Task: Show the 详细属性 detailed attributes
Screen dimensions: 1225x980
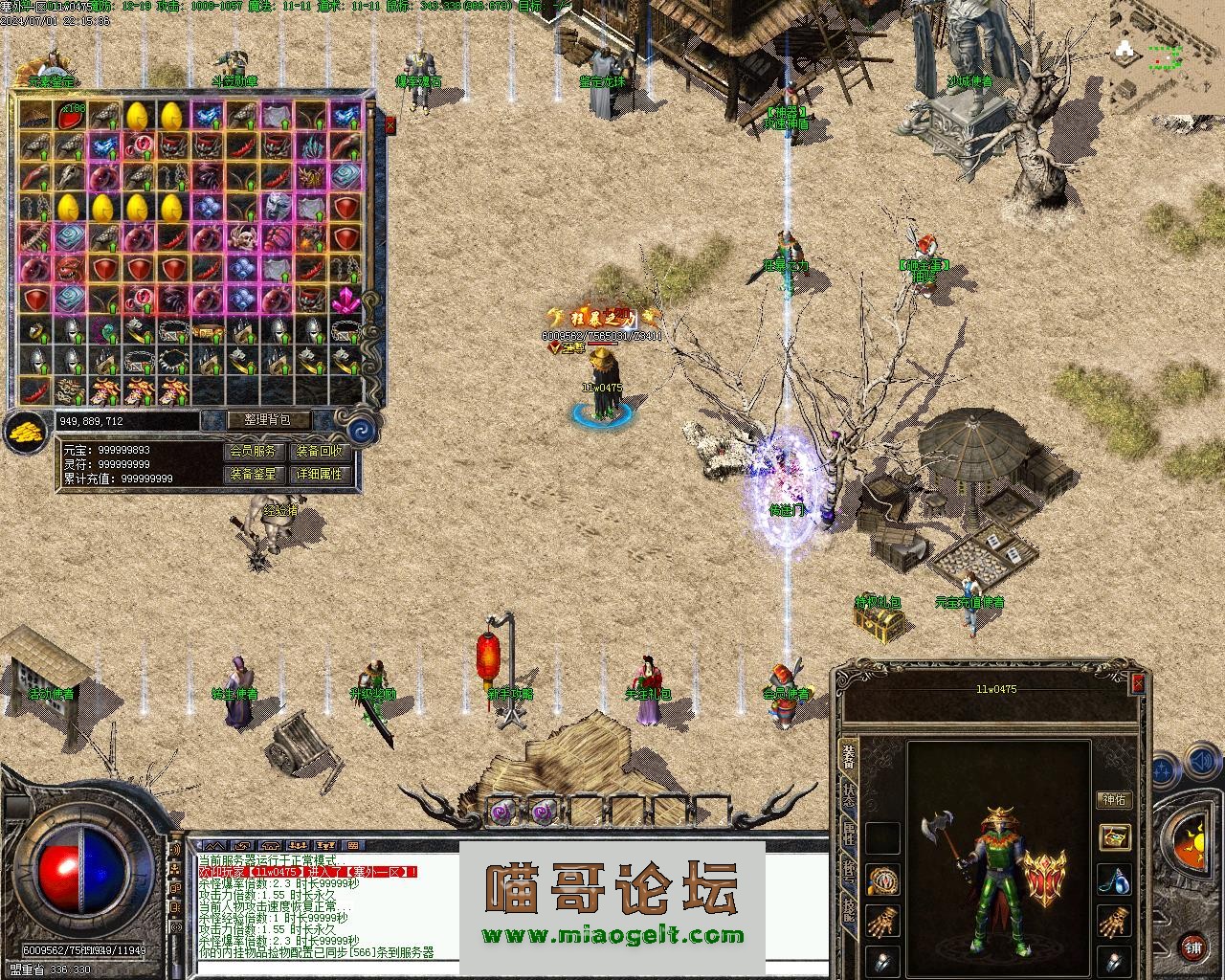Action: click(319, 474)
